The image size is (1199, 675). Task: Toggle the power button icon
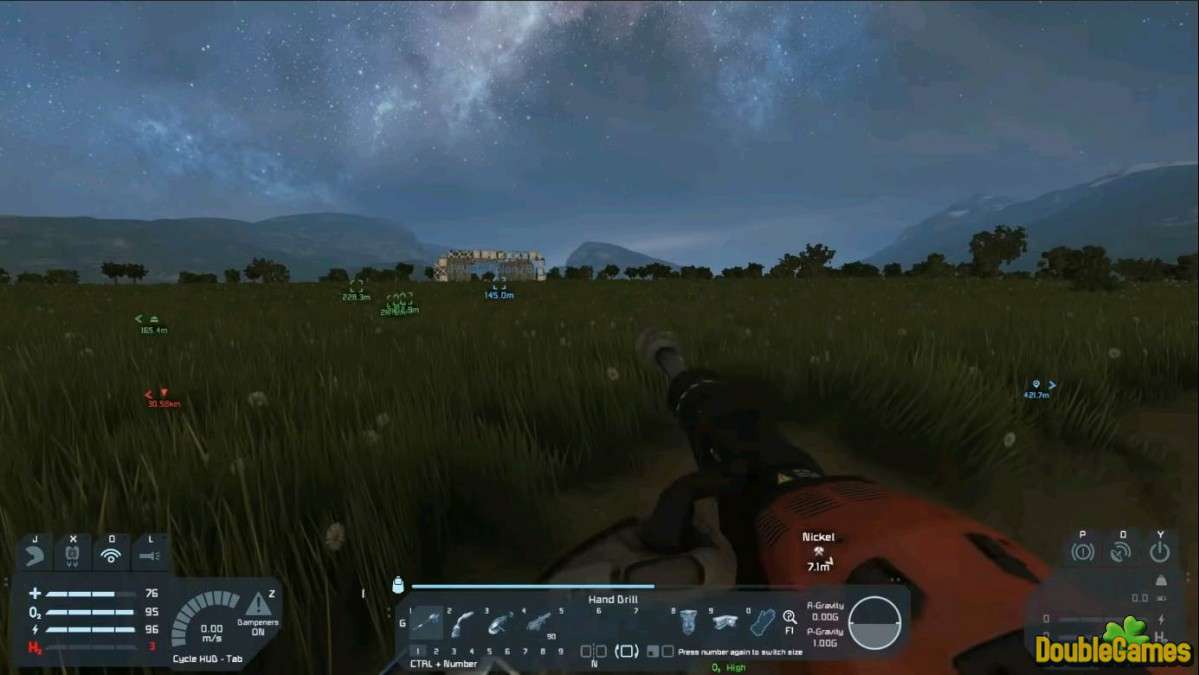point(1159,551)
